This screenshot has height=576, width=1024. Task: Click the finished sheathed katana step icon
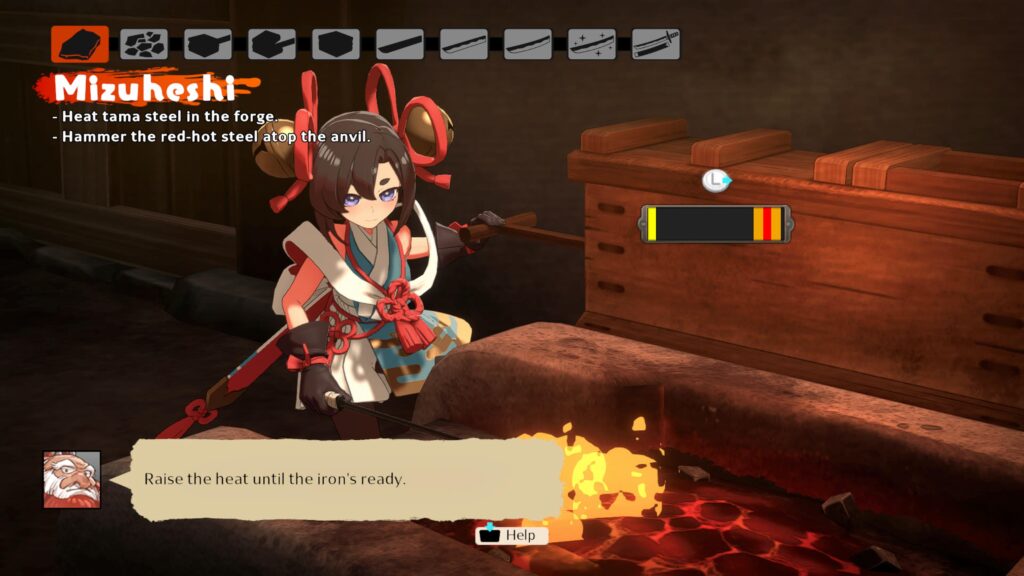coord(656,44)
